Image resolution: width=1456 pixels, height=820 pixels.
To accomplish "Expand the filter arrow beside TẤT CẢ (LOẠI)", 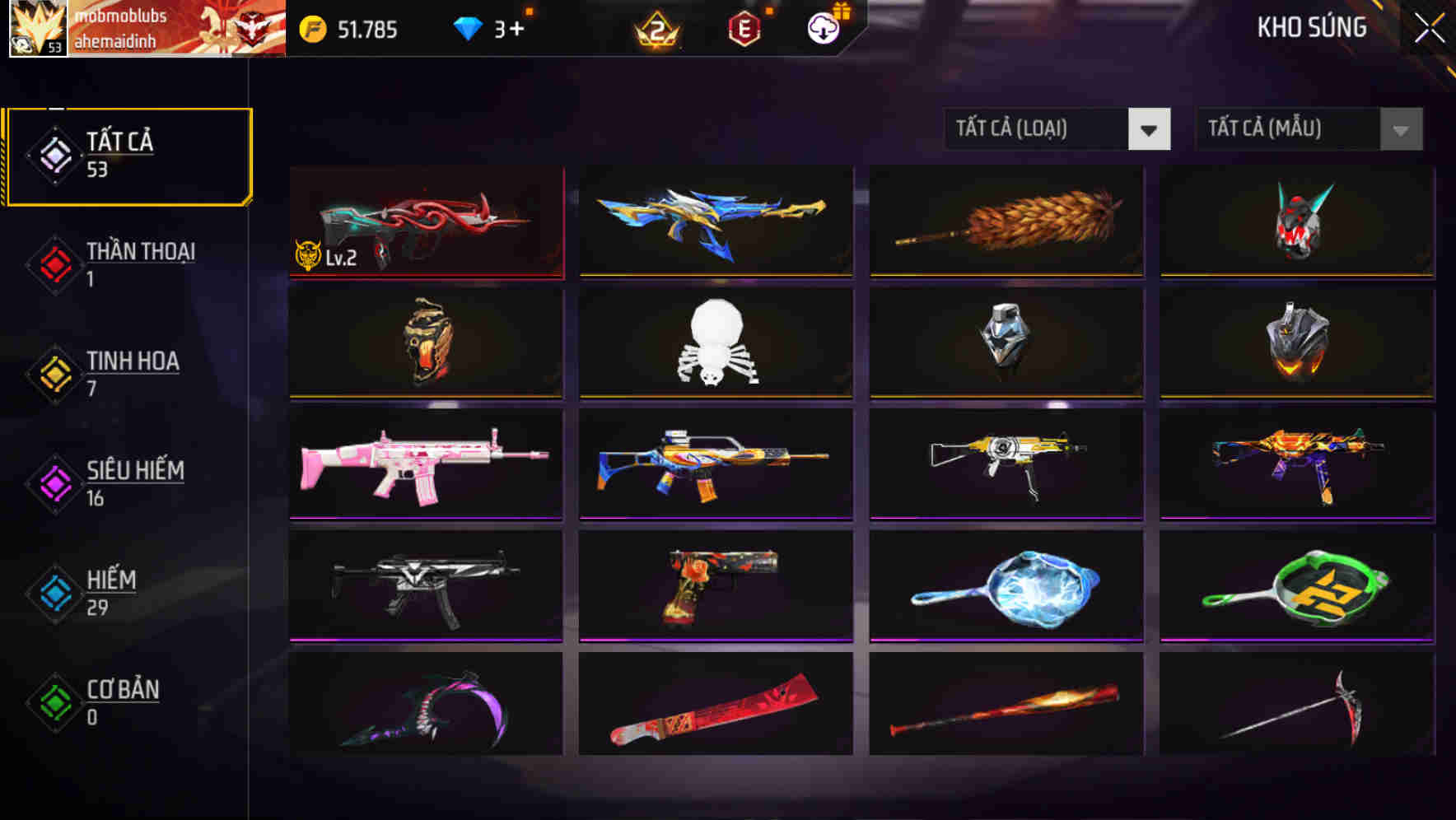I will (1150, 129).
